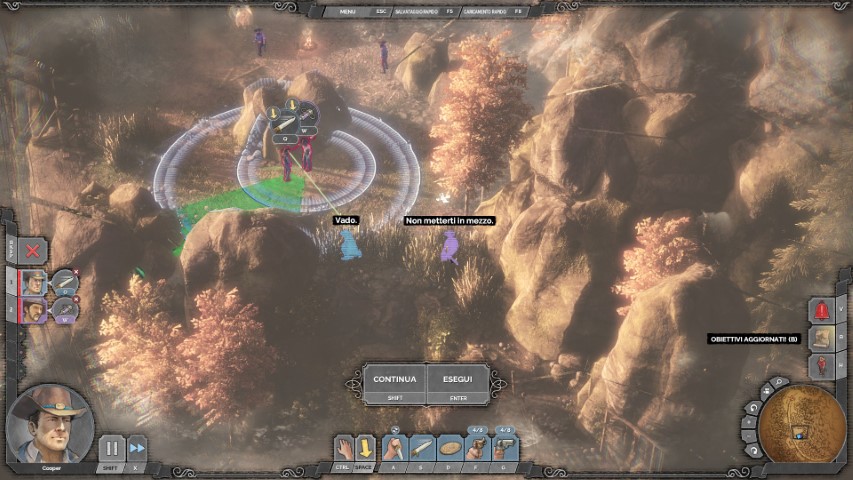Select the knife ability

pos(423,447)
